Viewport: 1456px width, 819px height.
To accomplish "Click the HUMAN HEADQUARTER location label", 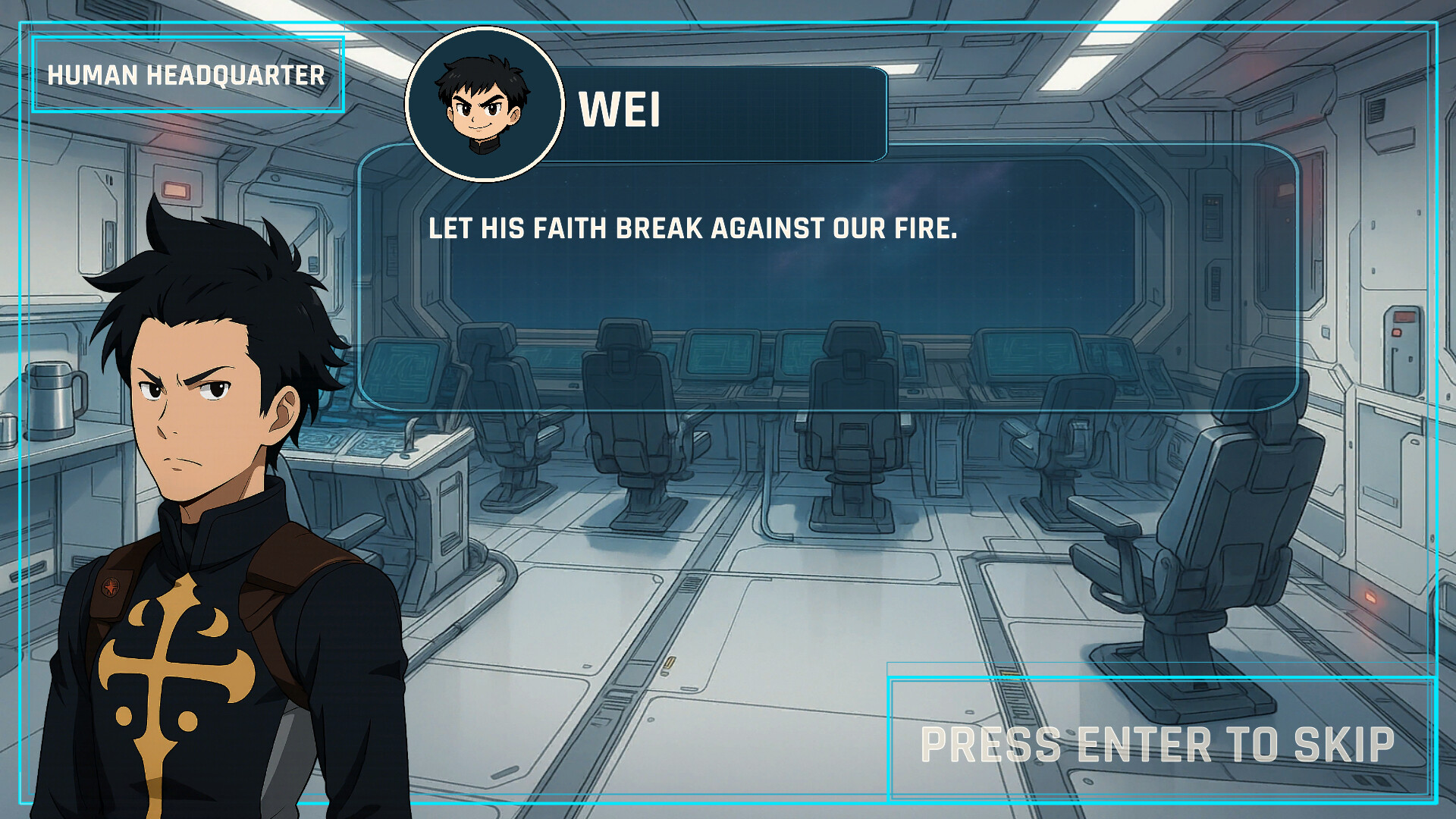I will coord(187,75).
